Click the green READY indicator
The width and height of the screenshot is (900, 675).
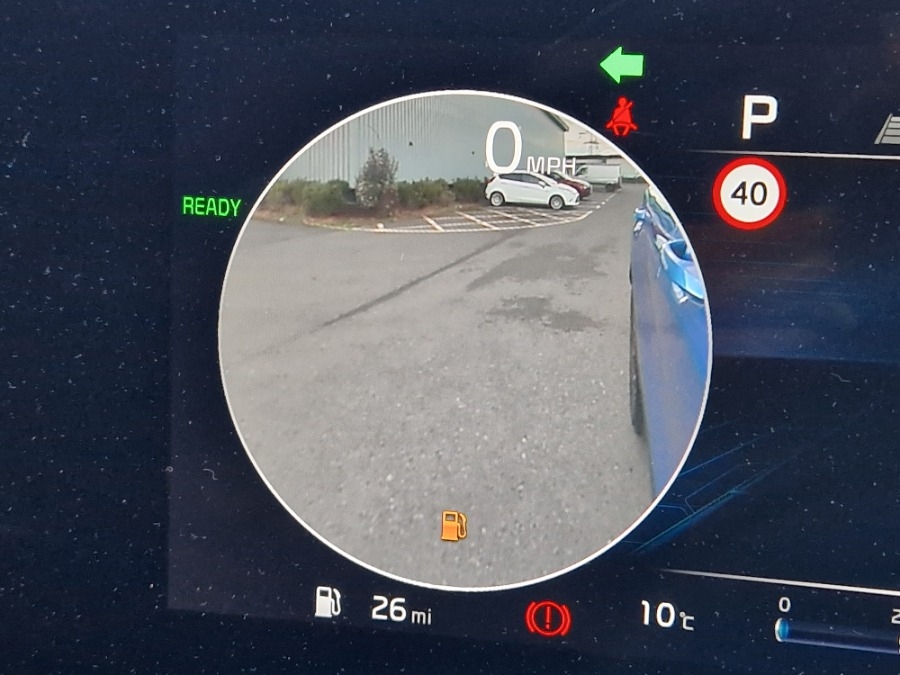[211, 207]
